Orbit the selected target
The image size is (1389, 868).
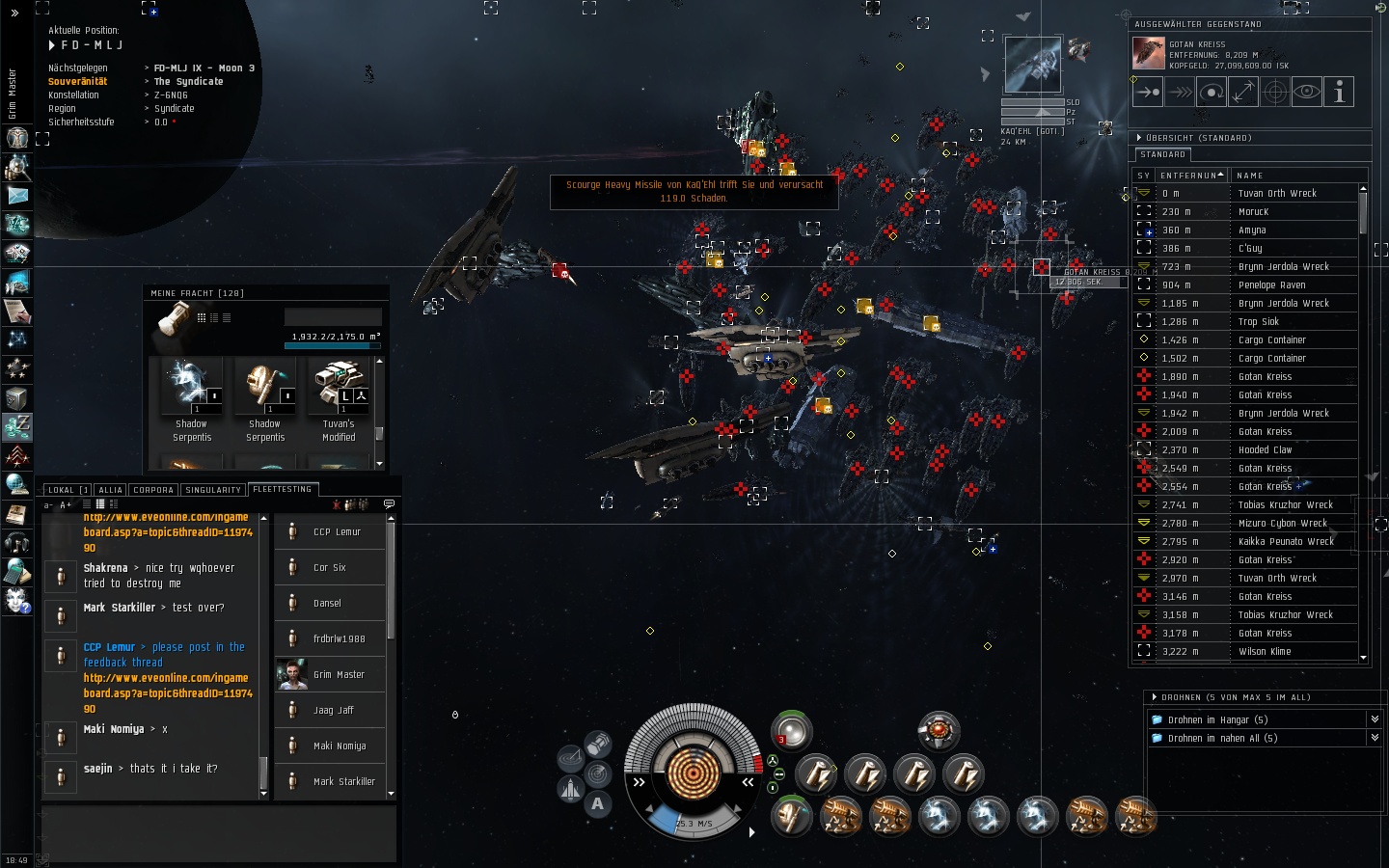(x=1212, y=93)
